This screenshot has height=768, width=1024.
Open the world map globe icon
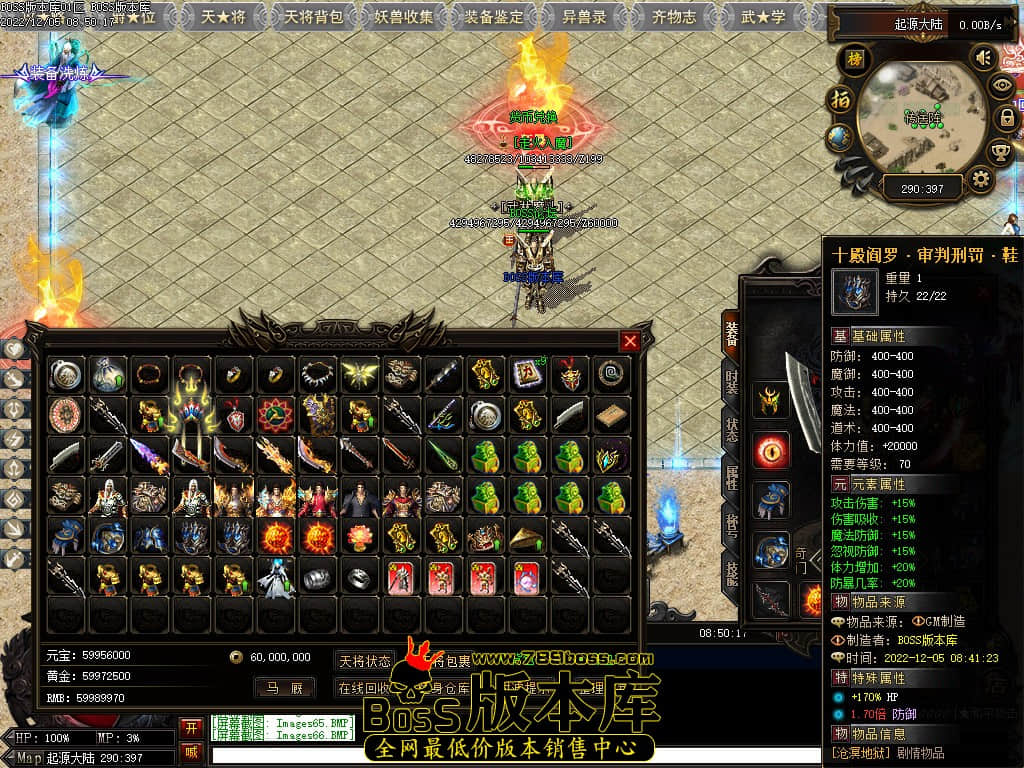840,136
